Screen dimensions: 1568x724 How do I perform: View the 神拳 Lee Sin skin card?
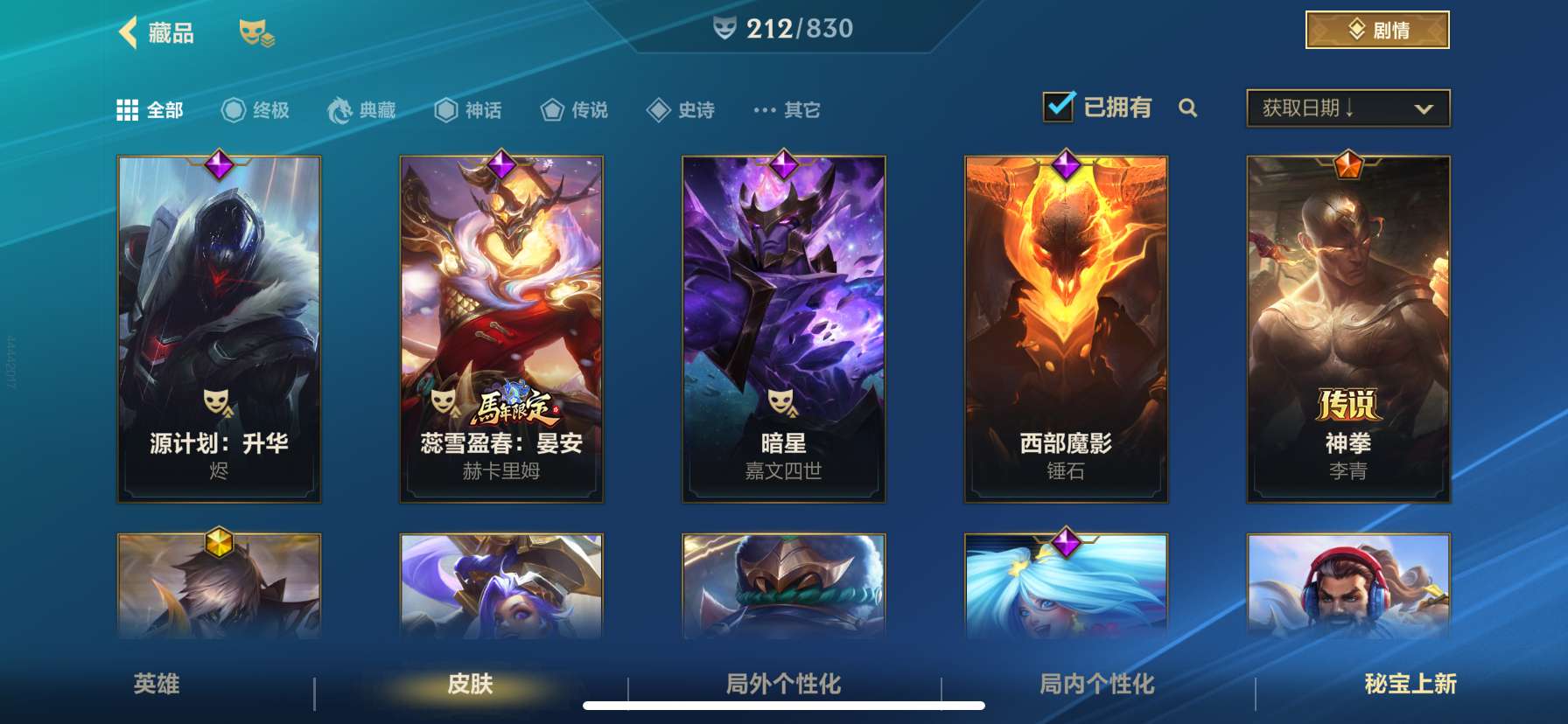1347,328
